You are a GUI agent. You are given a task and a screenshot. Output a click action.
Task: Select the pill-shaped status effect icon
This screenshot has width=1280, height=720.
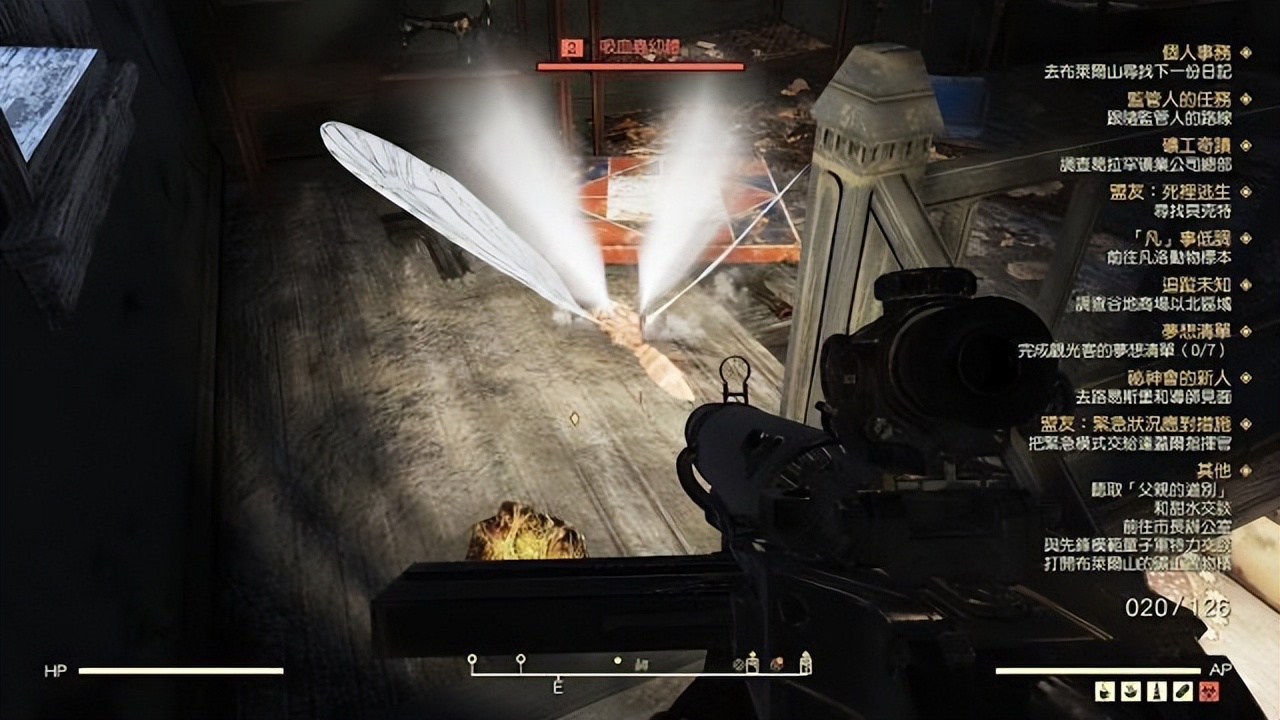click(1185, 690)
